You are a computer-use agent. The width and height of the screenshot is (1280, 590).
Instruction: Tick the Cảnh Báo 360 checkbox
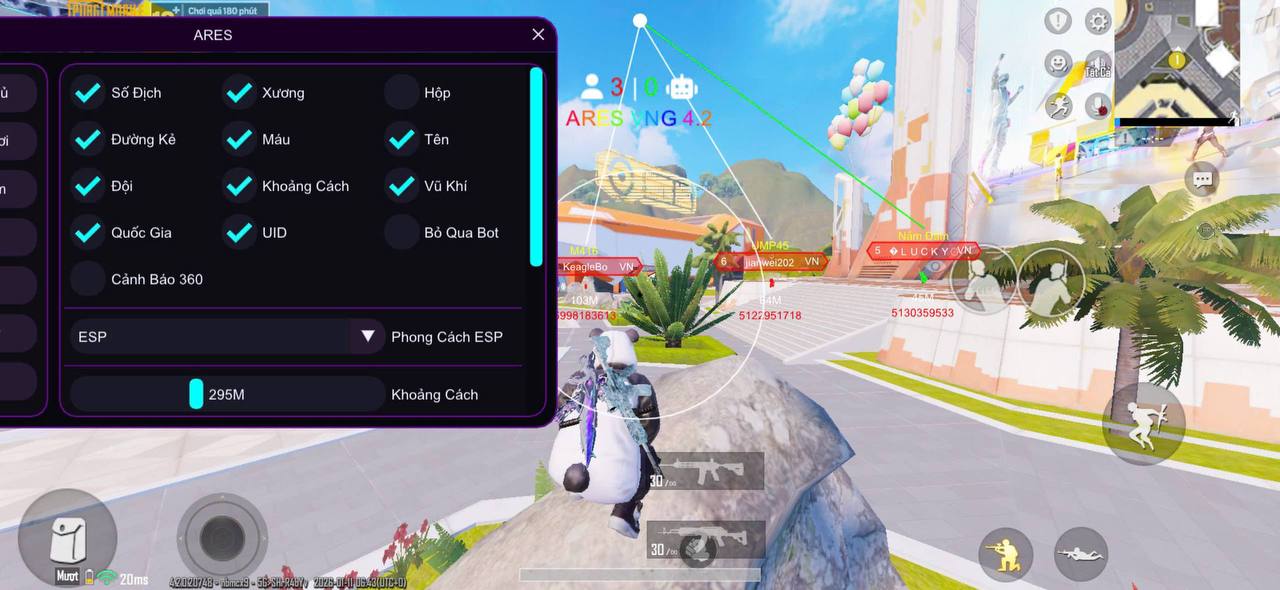(x=88, y=279)
